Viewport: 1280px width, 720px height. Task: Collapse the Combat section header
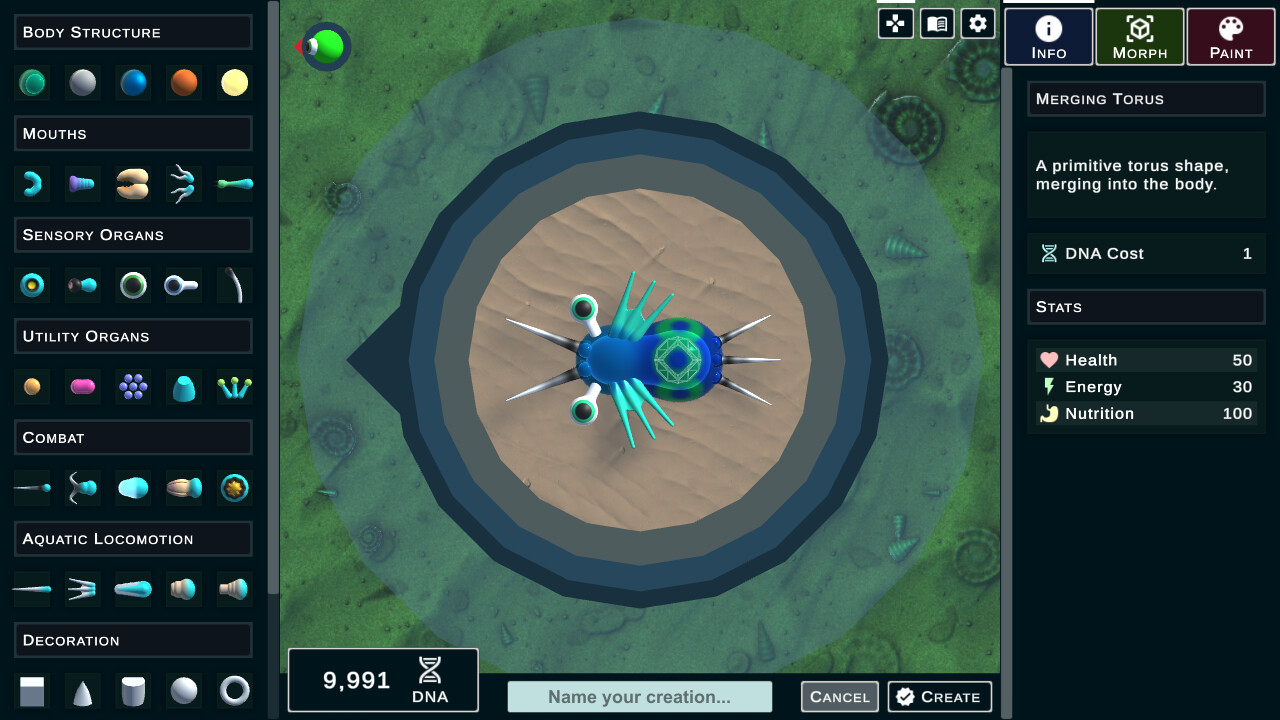coord(133,437)
